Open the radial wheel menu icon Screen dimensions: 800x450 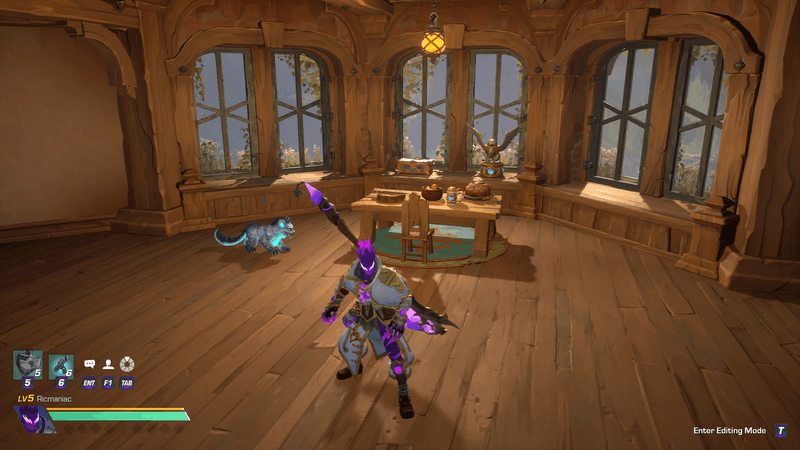(x=127, y=365)
